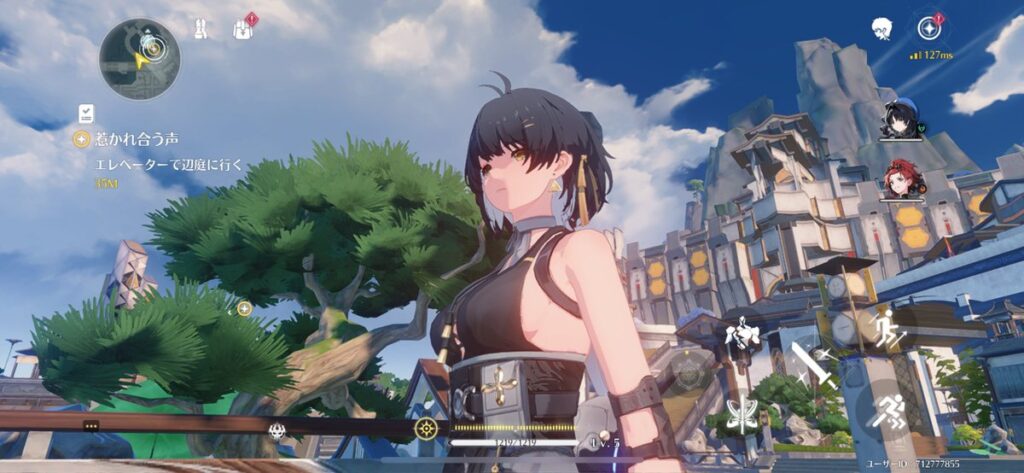The width and height of the screenshot is (1024, 473).
Task: Switch to the red-haired party member
Action: pyautogui.click(x=900, y=180)
